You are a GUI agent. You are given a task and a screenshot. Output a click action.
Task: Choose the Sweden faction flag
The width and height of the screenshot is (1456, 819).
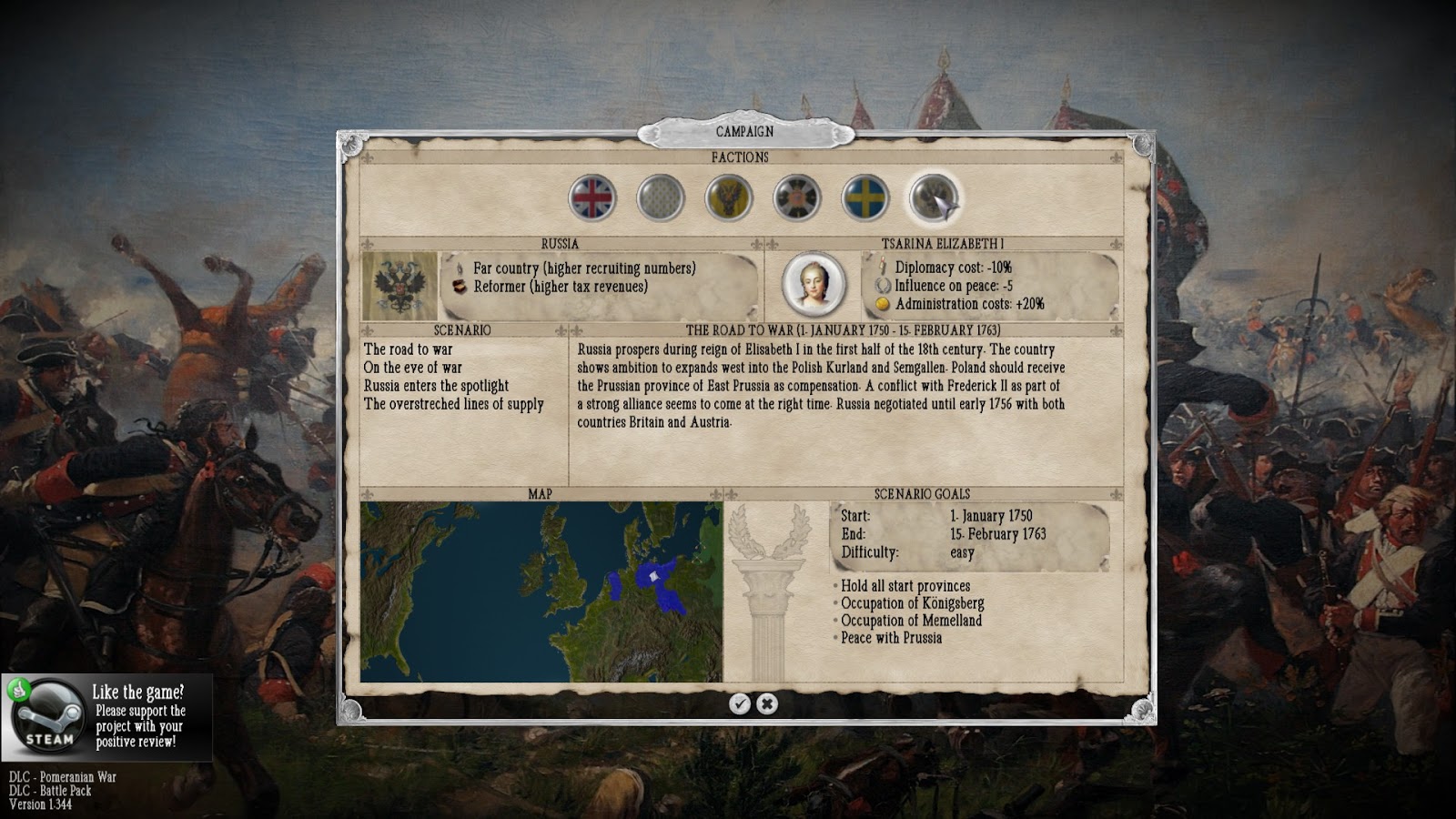(864, 198)
